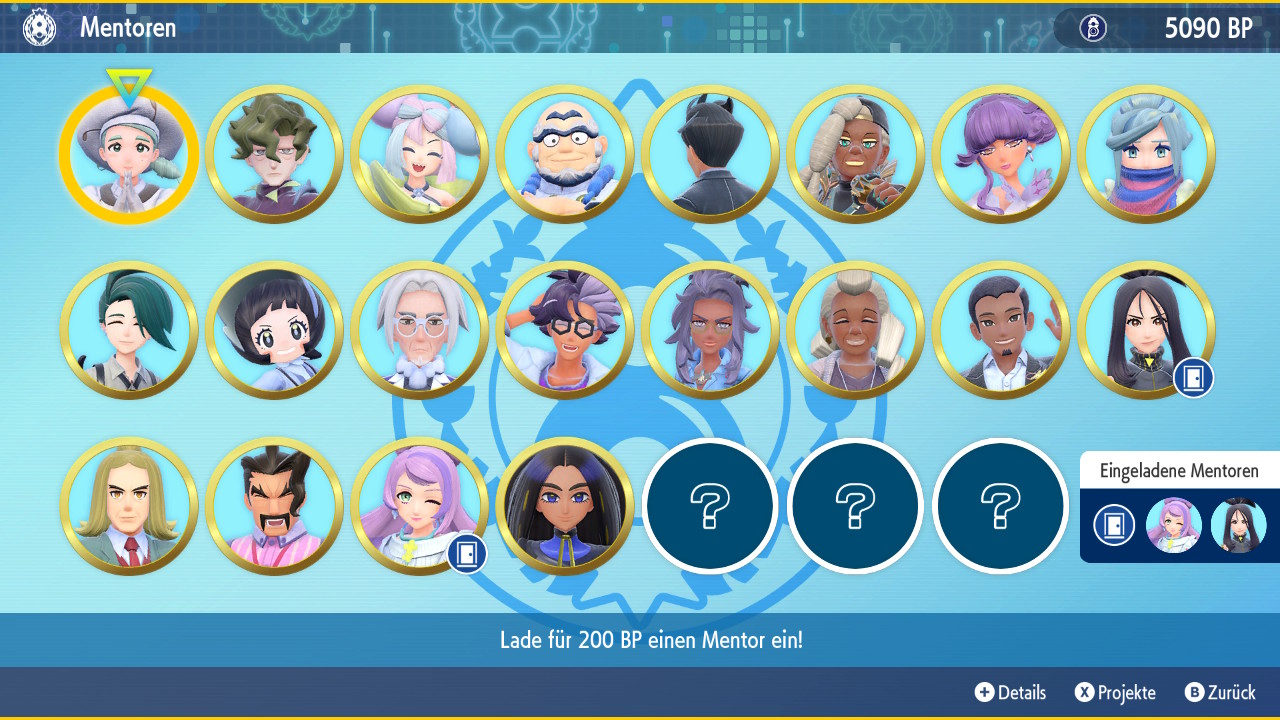Select the bald mentor with thick eyebrows
This screenshot has height=720, width=1280.
click(565, 155)
